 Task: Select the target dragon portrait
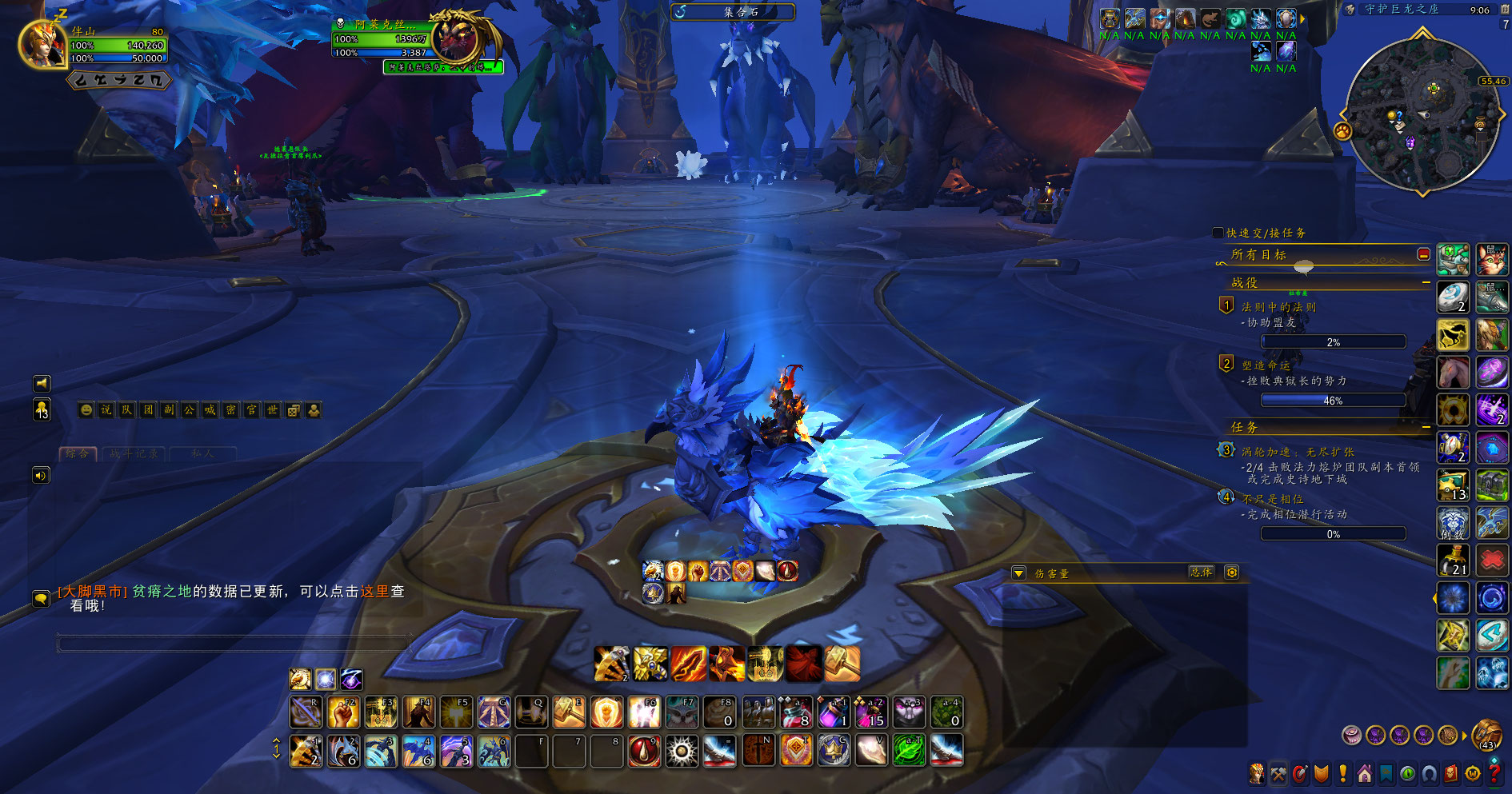coord(458,40)
